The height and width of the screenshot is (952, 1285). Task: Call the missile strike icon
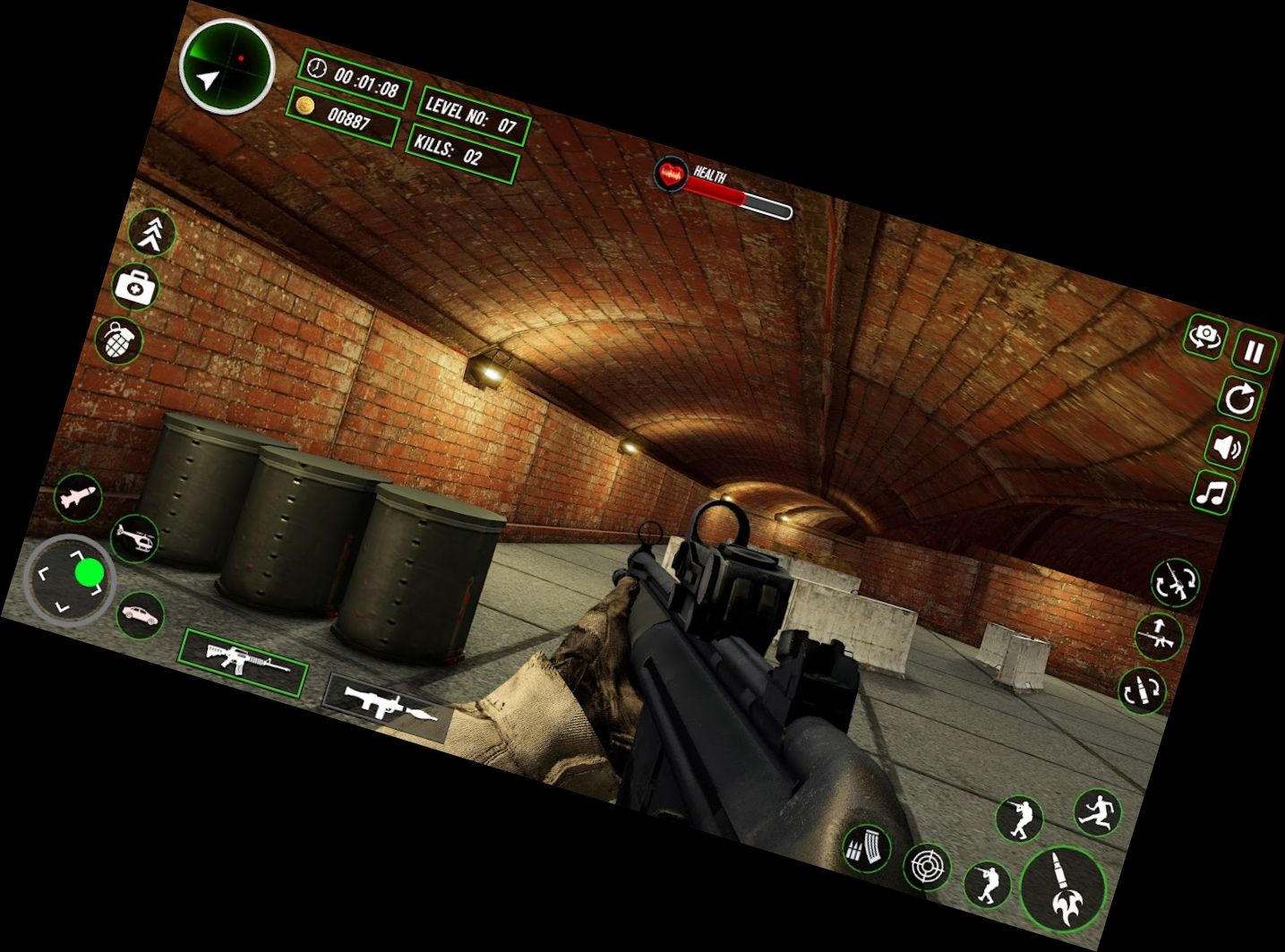coord(78,496)
